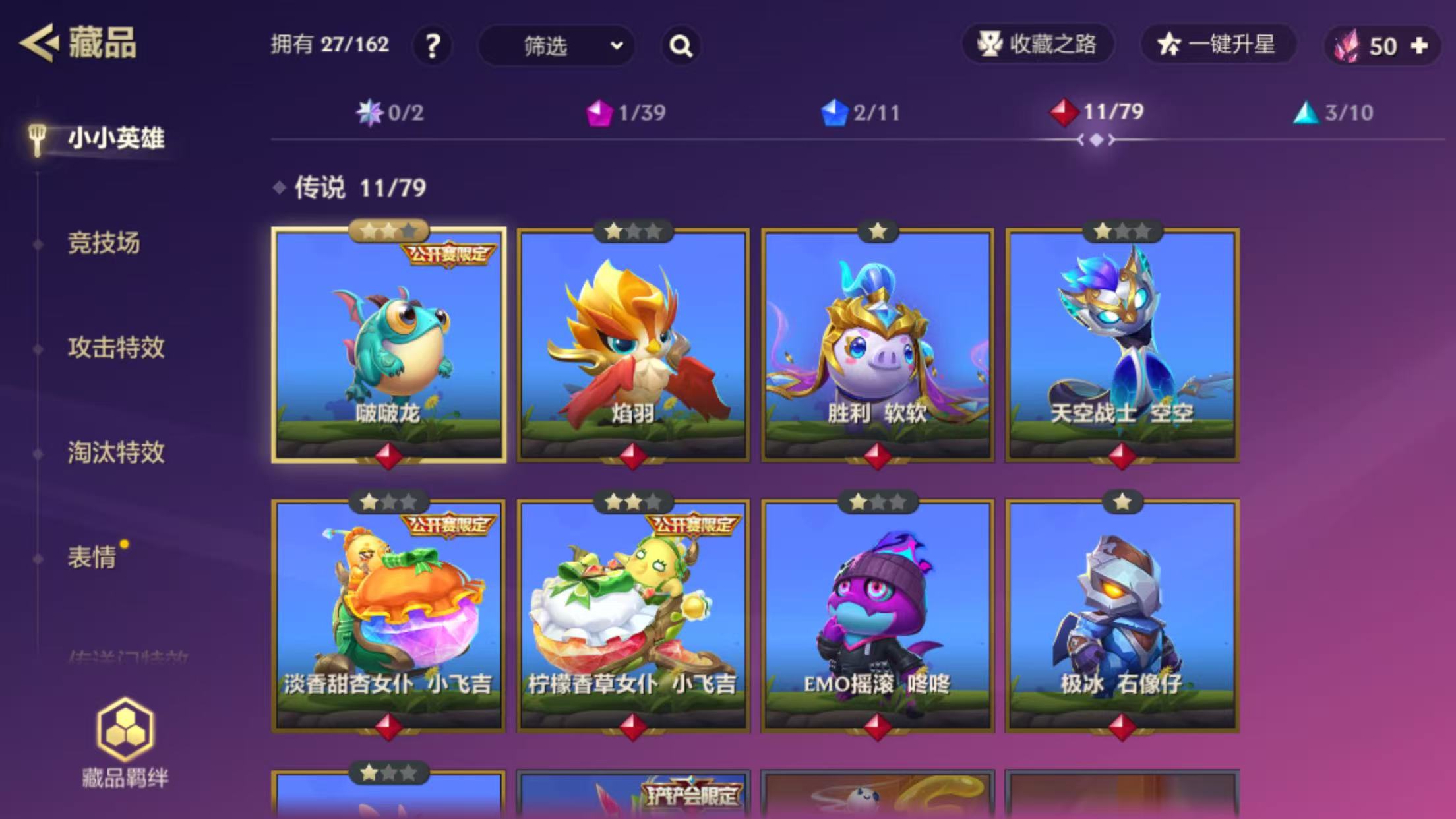
Task: Open the 表情 emotes category
Action: pyautogui.click(x=92, y=557)
